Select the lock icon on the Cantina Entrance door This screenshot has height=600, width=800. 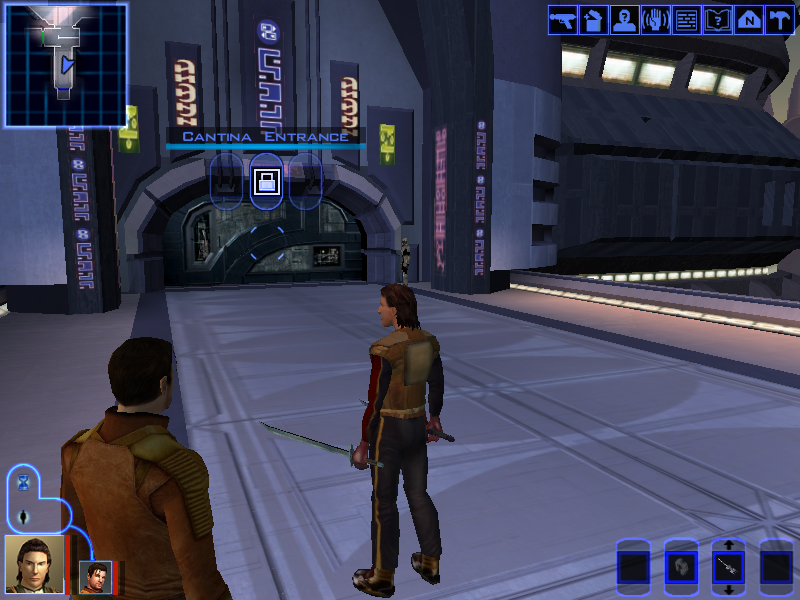(266, 181)
